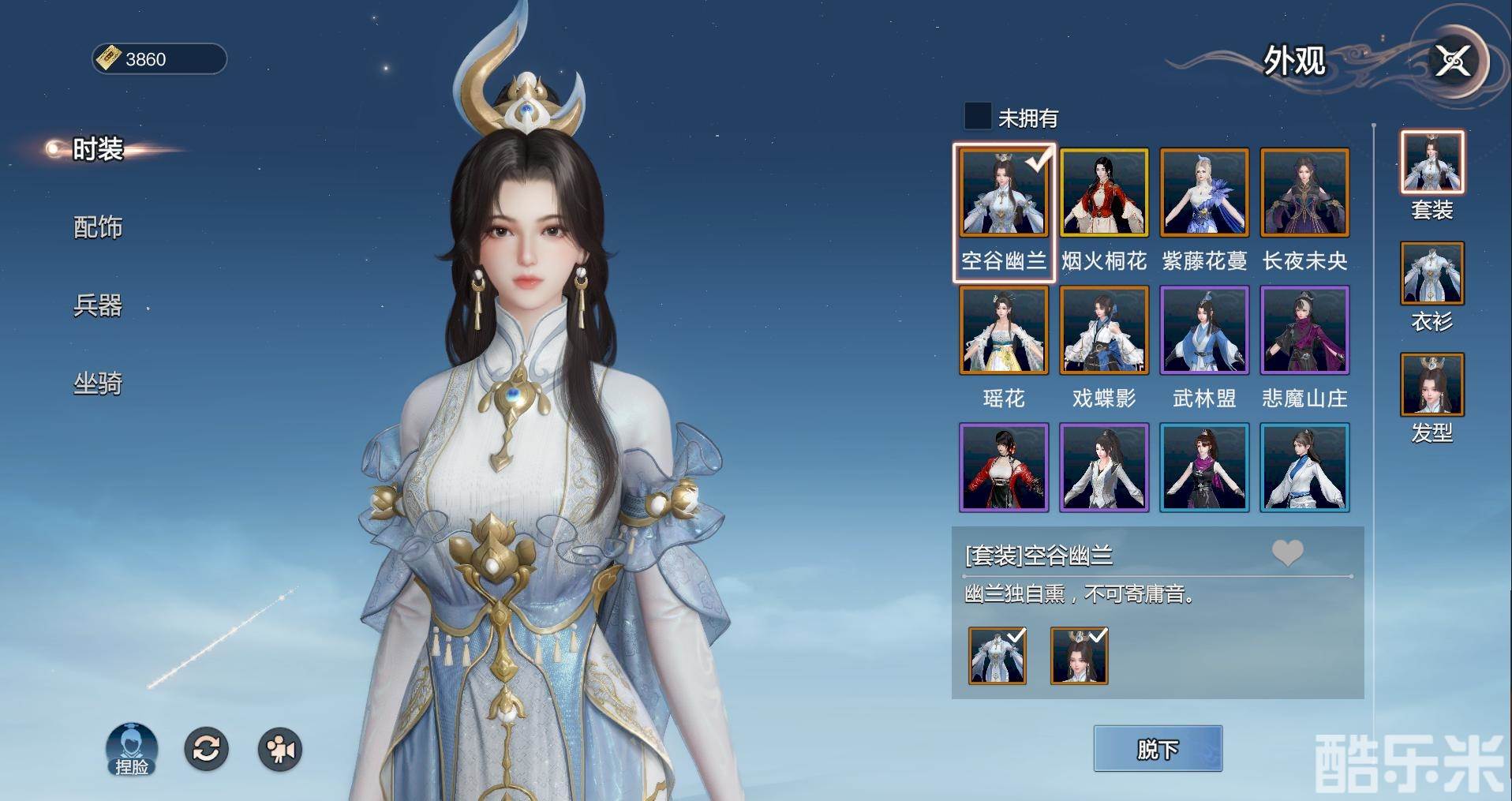The width and height of the screenshot is (1512, 801).
Task: Choose the 戏蝶影 outfit
Action: click(x=1103, y=331)
